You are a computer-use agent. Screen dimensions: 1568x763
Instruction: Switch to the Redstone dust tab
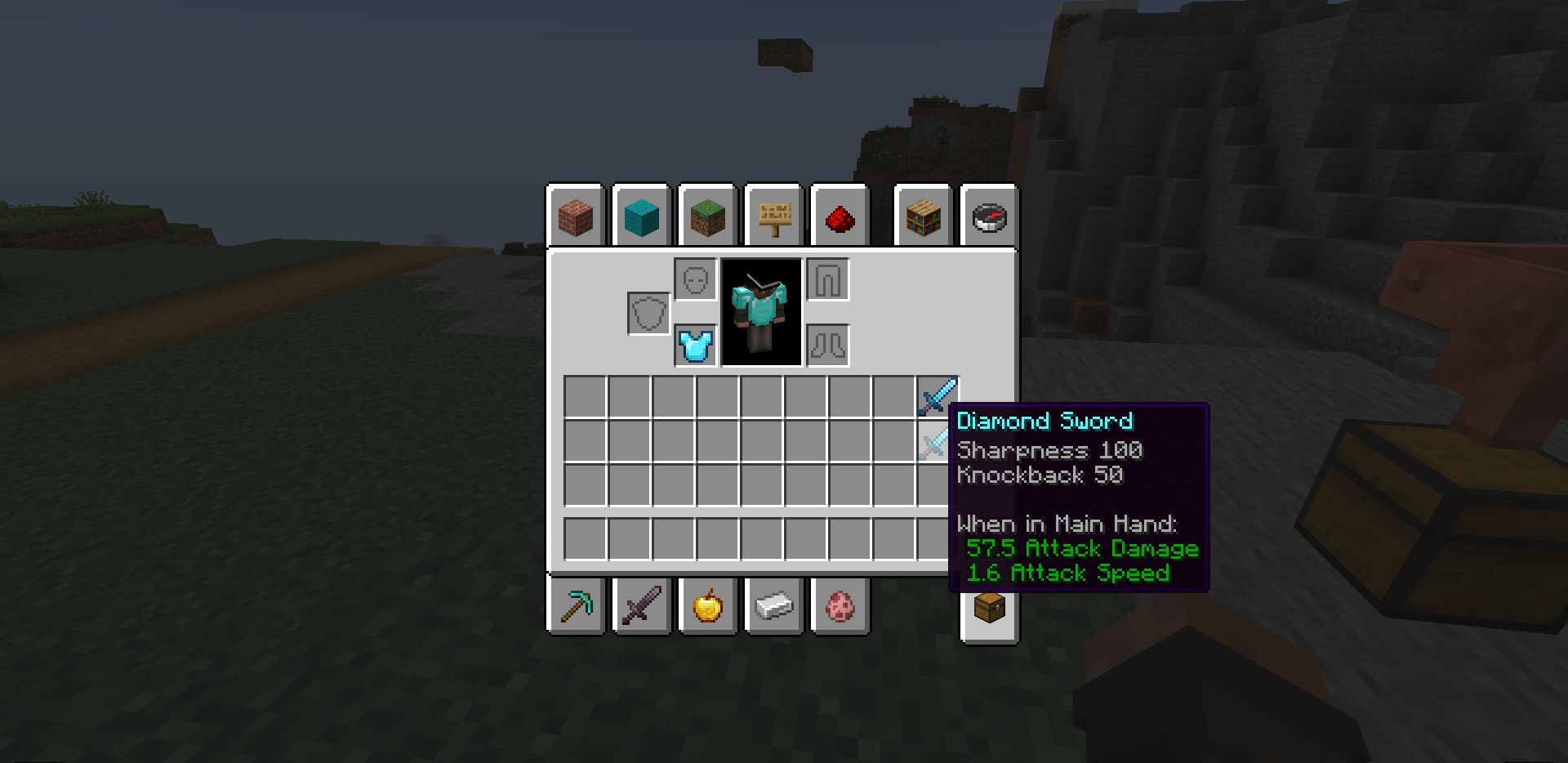pyautogui.click(x=840, y=216)
